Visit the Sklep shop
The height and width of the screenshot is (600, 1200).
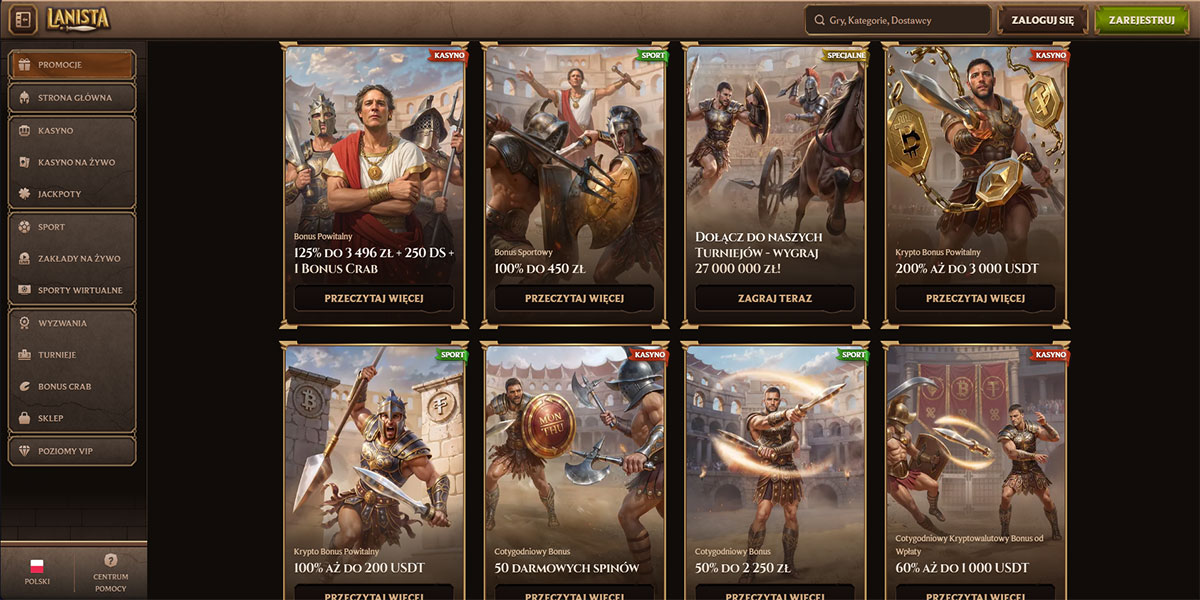coord(71,418)
